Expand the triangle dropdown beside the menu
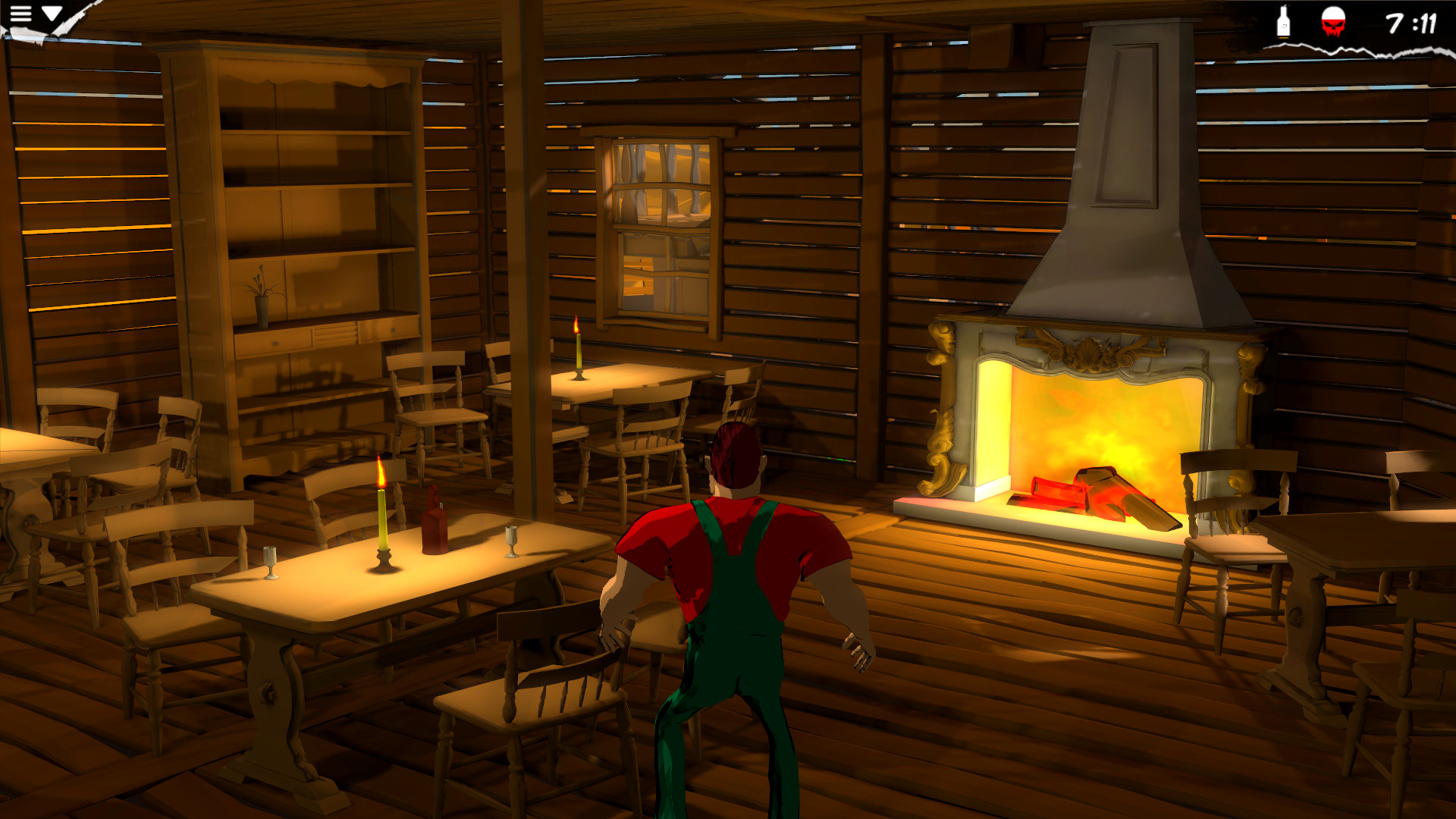The width and height of the screenshot is (1456, 819). tap(52, 13)
